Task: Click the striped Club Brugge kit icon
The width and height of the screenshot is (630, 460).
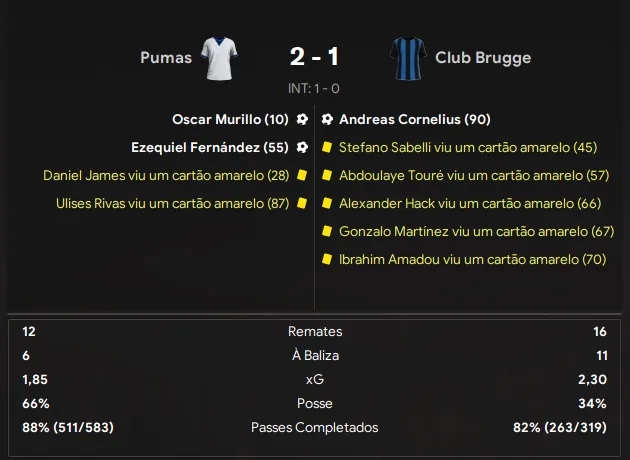Action: tap(409, 57)
